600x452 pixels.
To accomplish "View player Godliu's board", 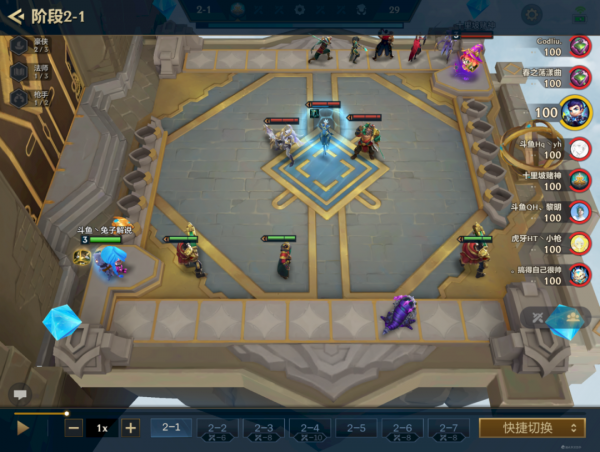I will (579, 49).
